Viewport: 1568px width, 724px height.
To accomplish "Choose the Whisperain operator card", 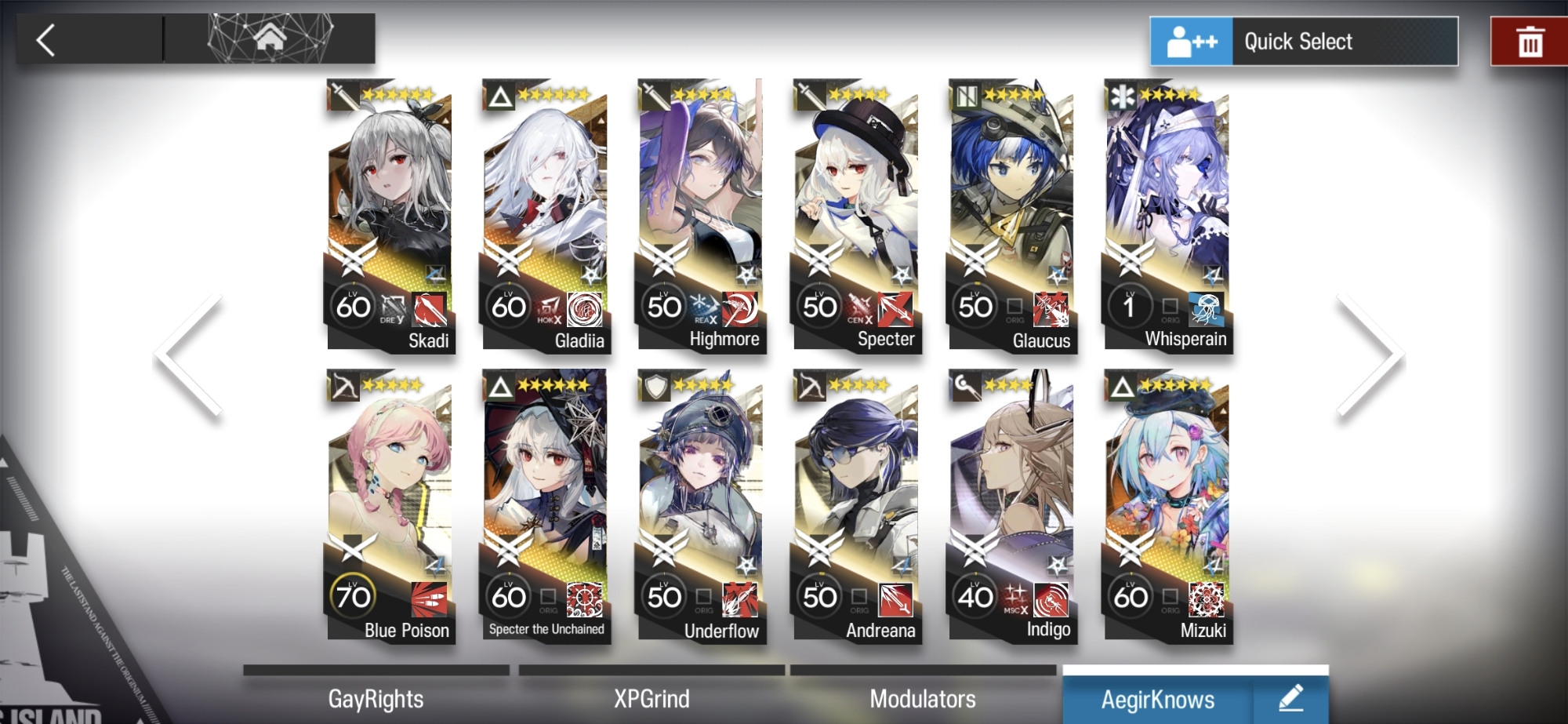I will [1166, 216].
